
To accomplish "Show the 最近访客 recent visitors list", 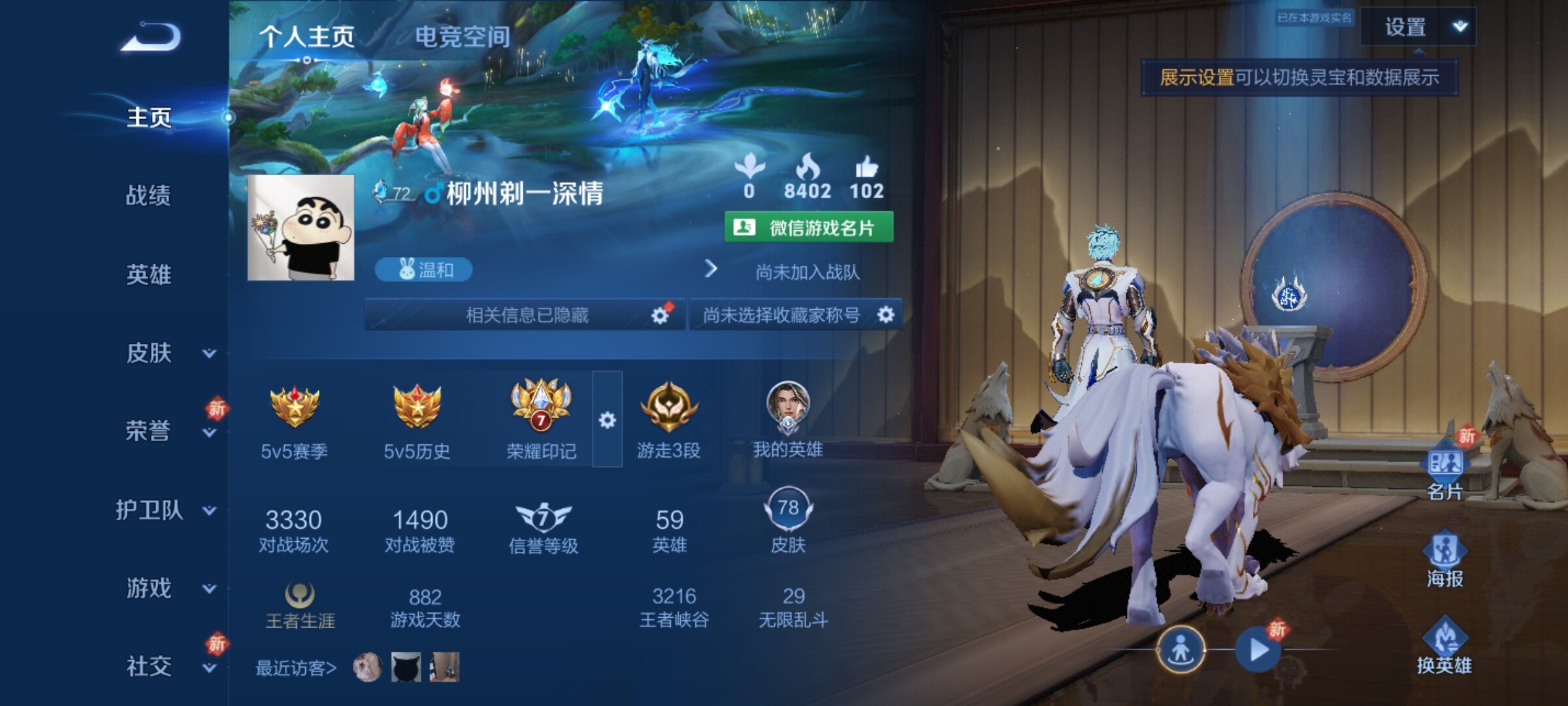I will click(295, 668).
